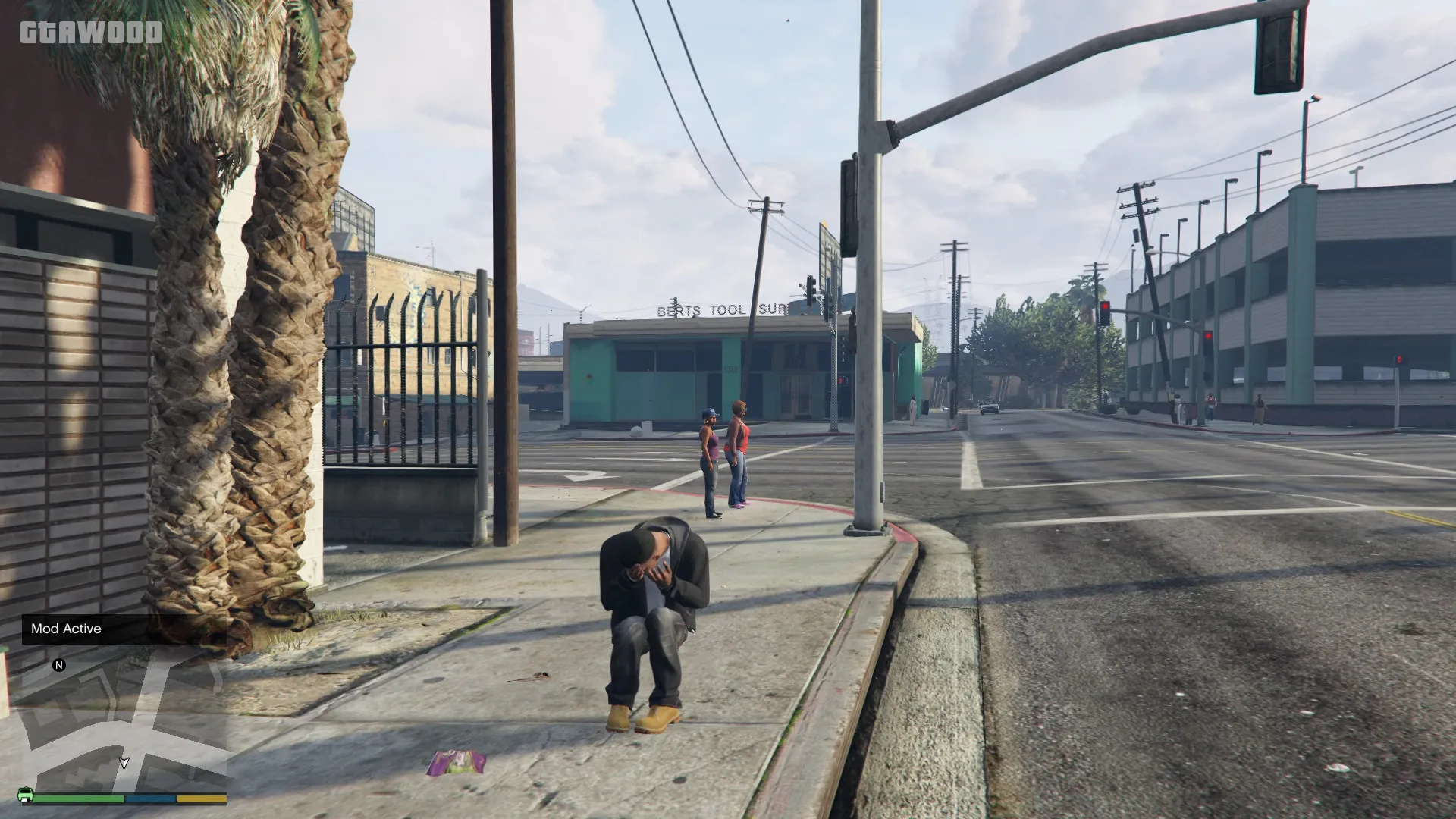Screen dimensions: 1456x819
Task: Click the green vehicle icon on the minimap
Action: 25,795
